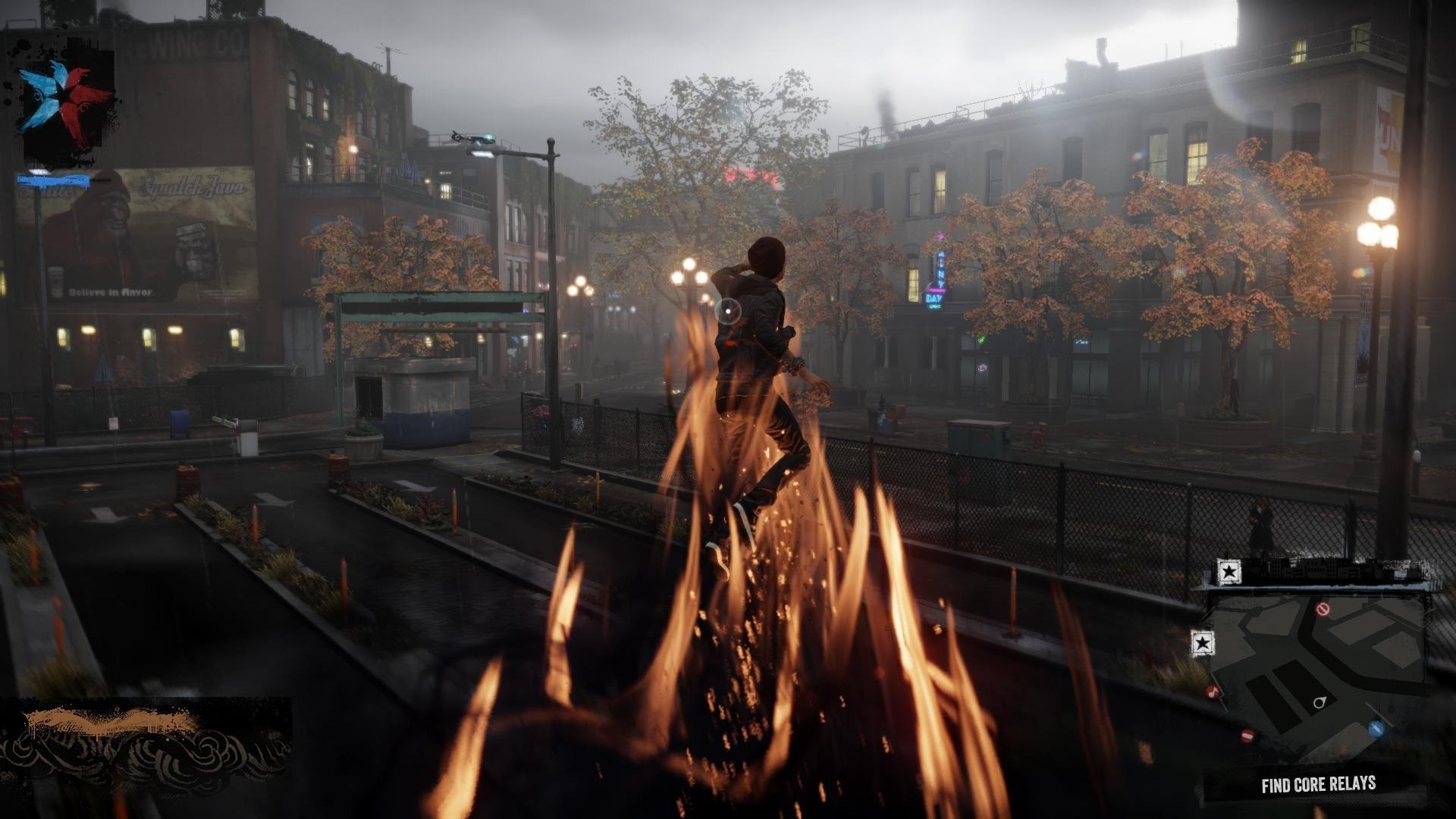
Task: Select the blue blast shard icon on the minimap
Action: point(1375,728)
